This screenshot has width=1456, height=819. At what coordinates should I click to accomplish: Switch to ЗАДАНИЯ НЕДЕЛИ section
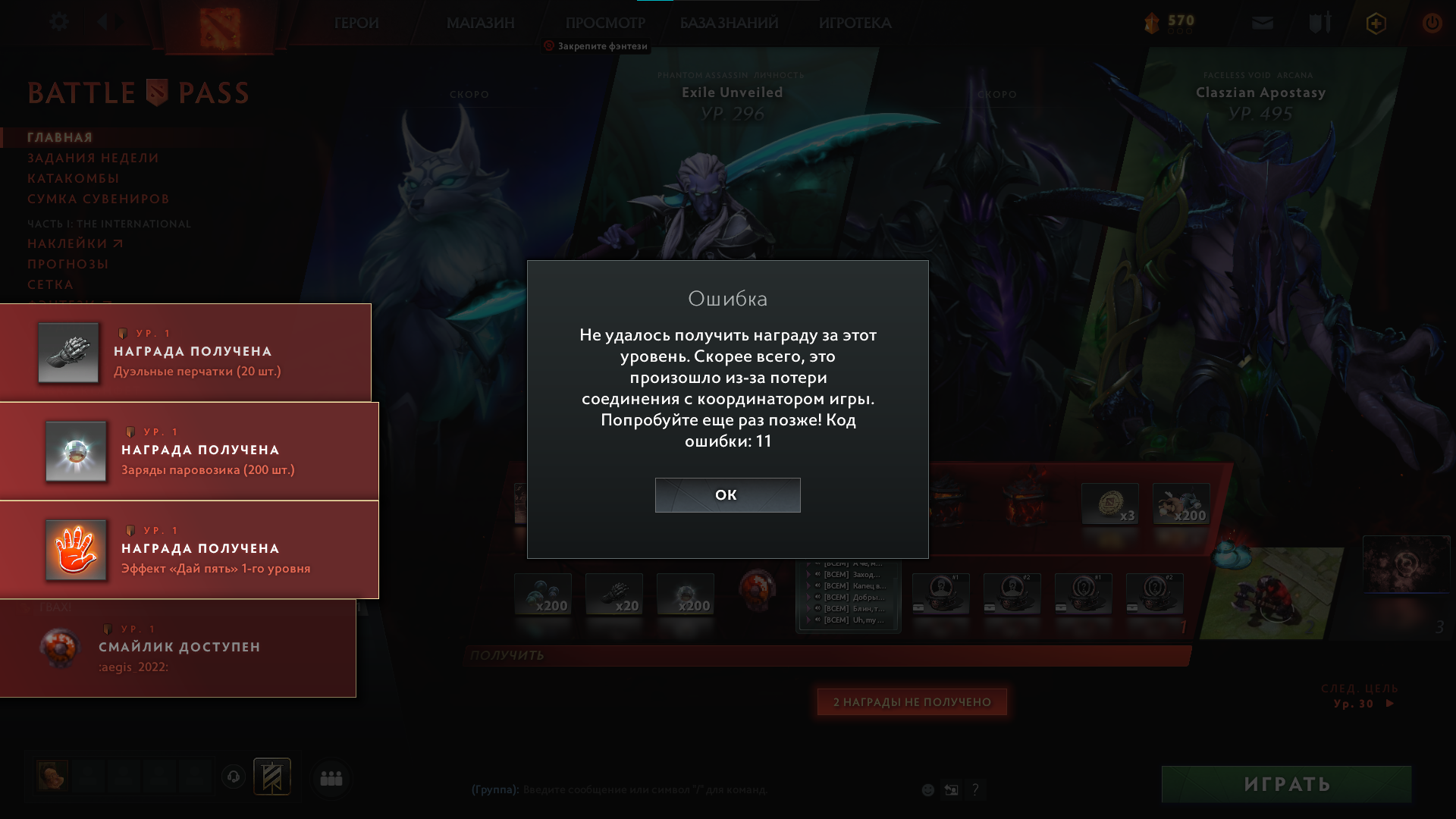(x=93, y=158)
